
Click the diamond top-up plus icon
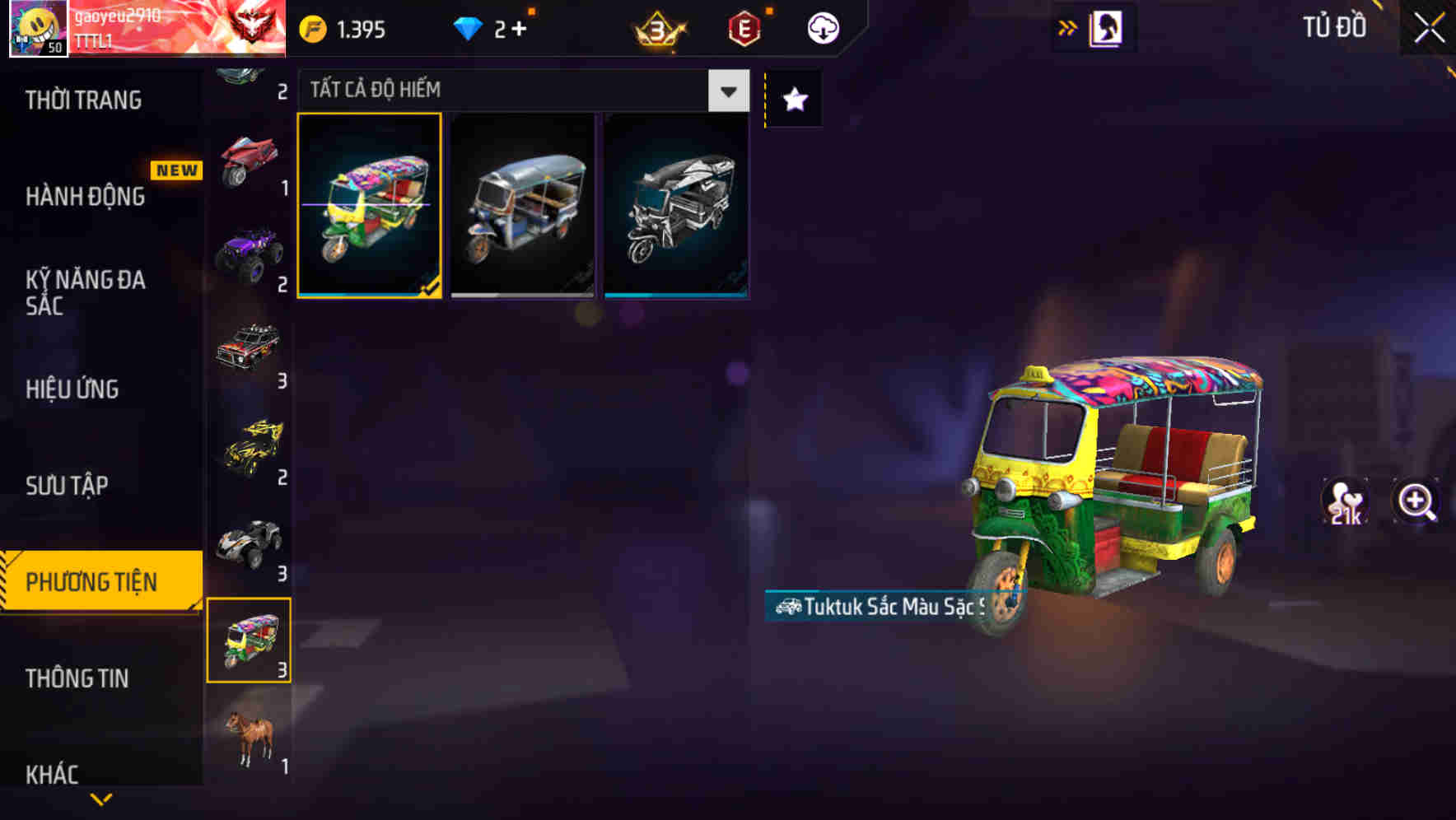pos(520,27)
